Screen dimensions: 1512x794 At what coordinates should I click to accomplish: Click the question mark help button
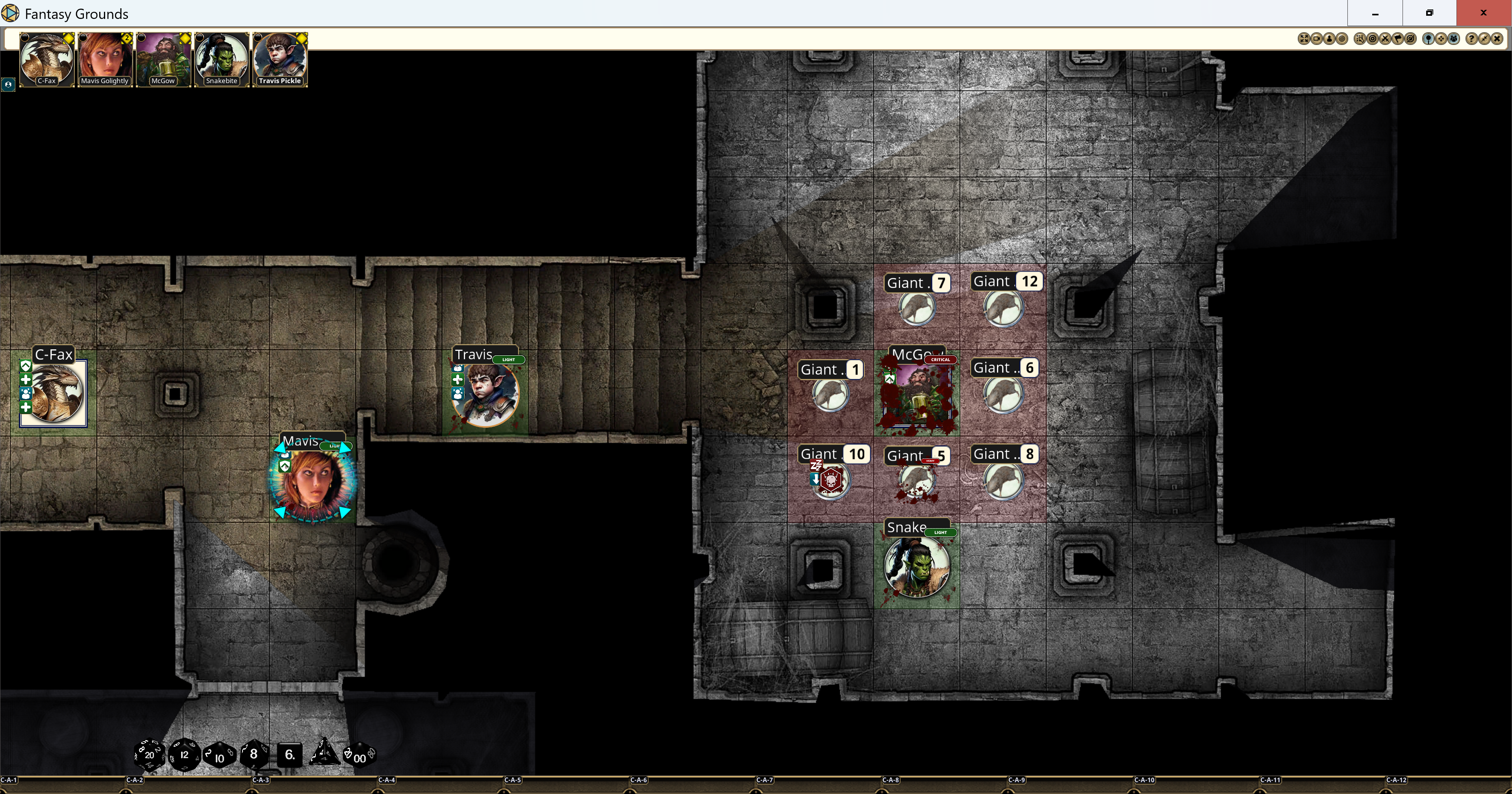coord(1472,39)
